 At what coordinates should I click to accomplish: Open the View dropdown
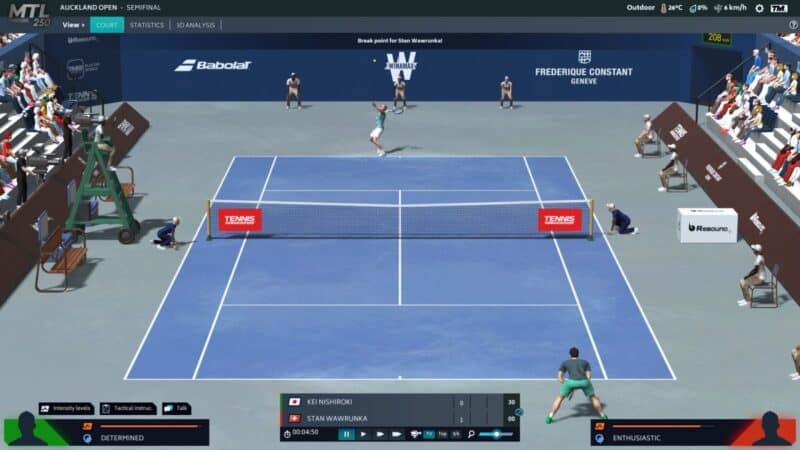tap(73, 25)
